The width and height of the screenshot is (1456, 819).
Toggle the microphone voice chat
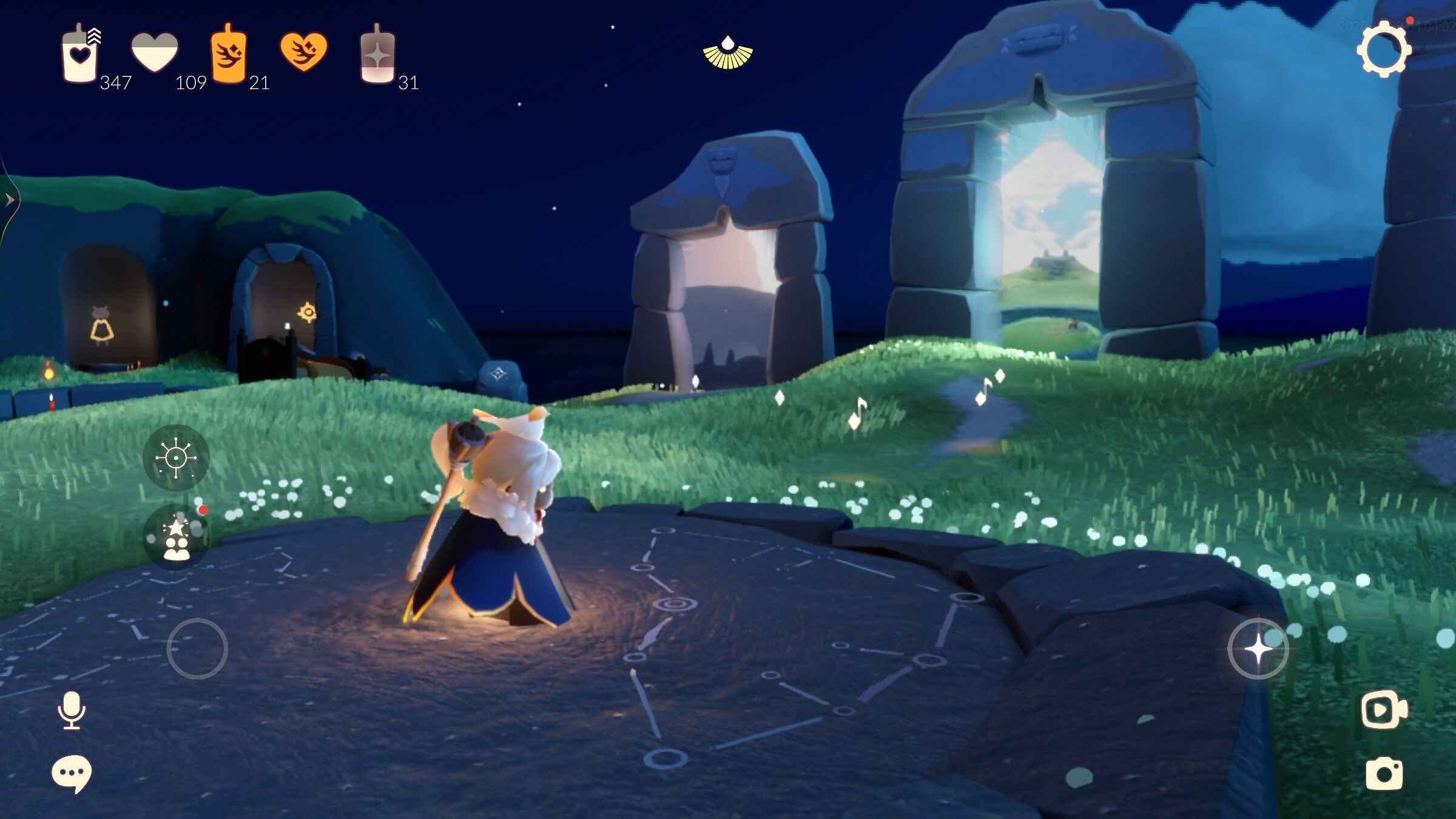pyautogui.click(x=72, y=710)
